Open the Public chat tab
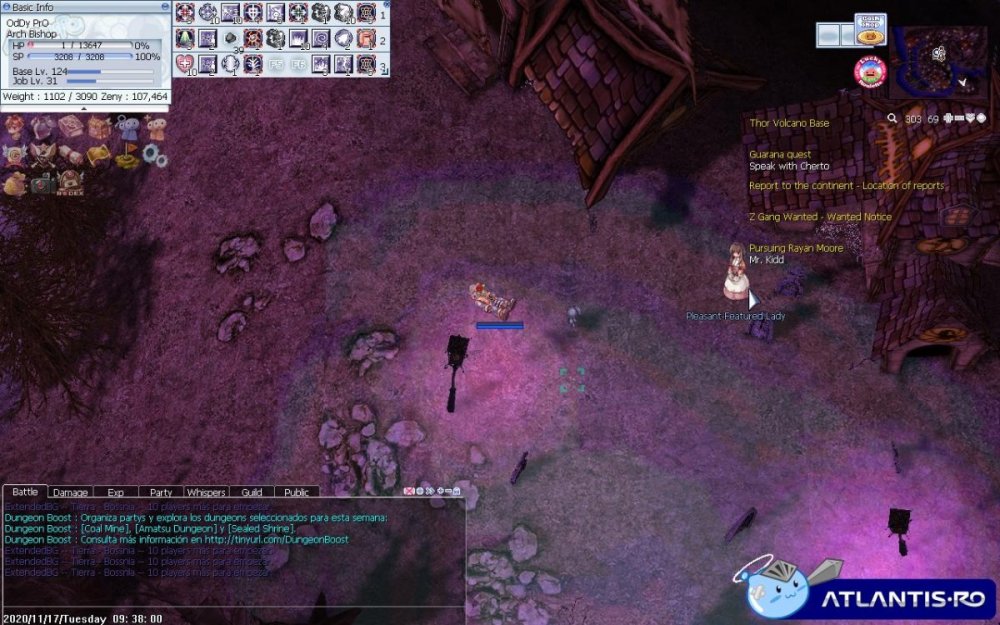The height and width of the screenshot is (625, 1000). coord(296,492)
